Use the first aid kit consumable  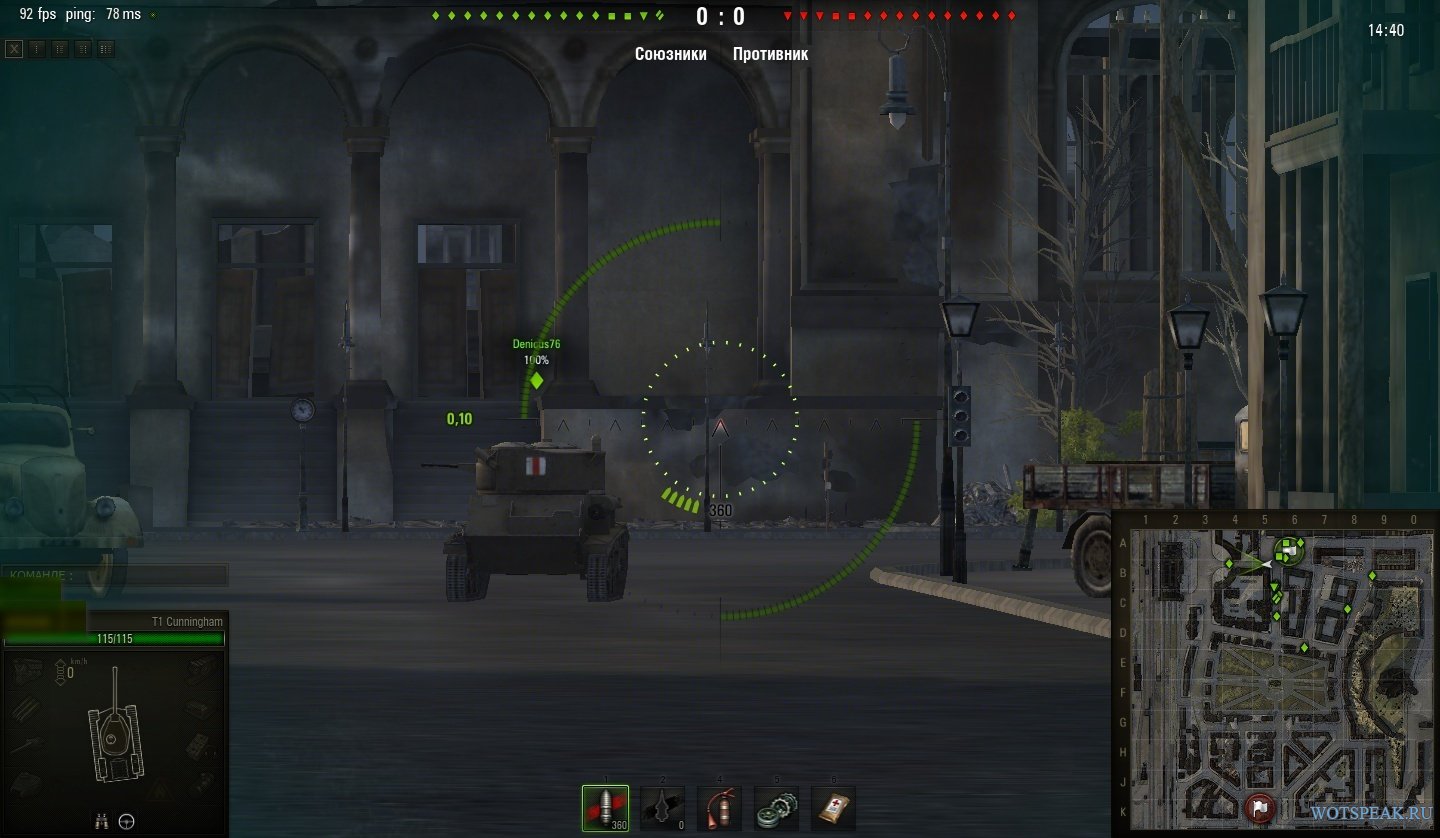point(833,808)
